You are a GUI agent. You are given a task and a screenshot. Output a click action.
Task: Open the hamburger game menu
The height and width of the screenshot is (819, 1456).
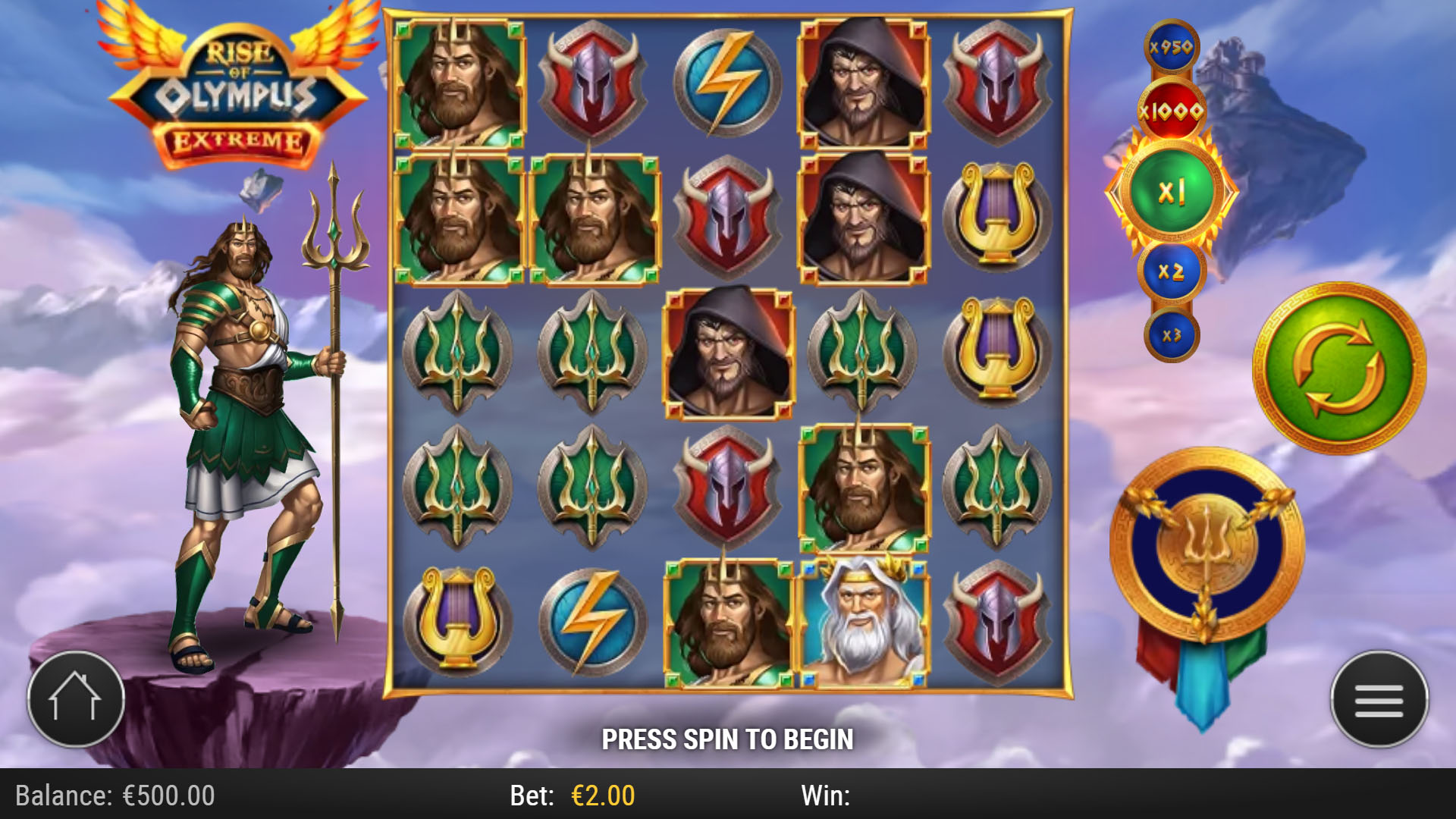pyautogui.click(x=1378, y=700)
